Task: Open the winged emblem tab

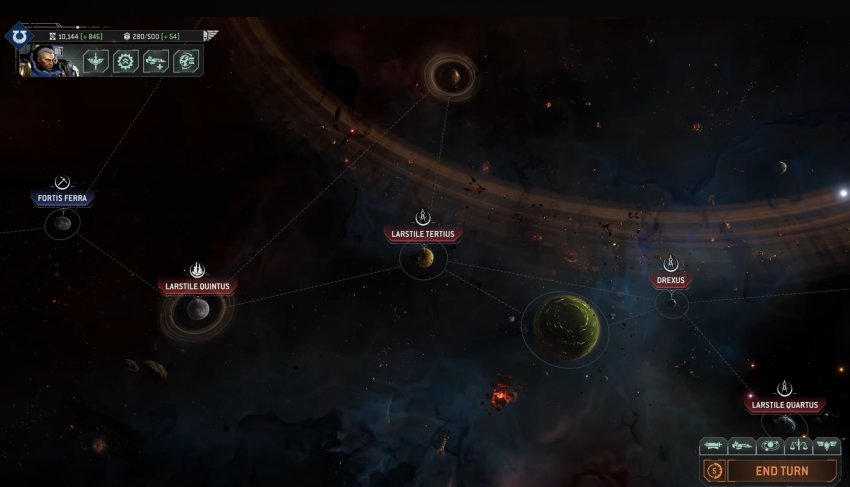Action: coord(826,446)
